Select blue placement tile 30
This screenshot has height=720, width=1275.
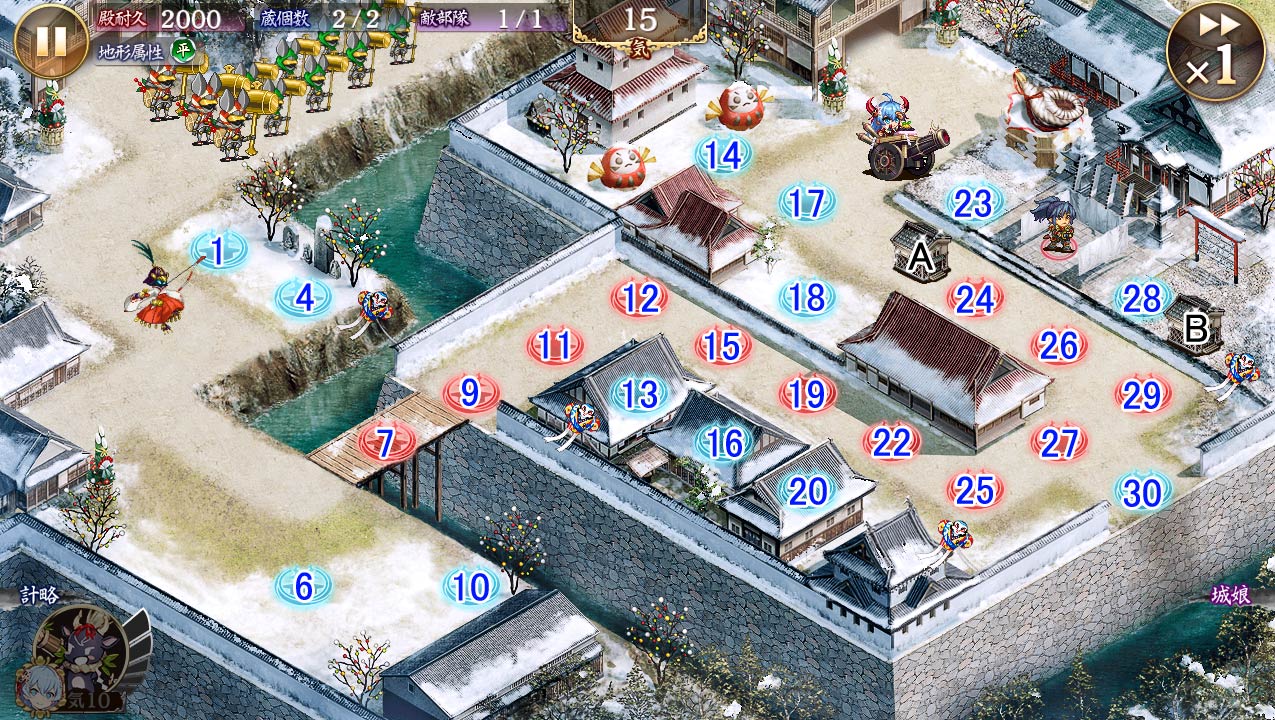pos(1141,491)
